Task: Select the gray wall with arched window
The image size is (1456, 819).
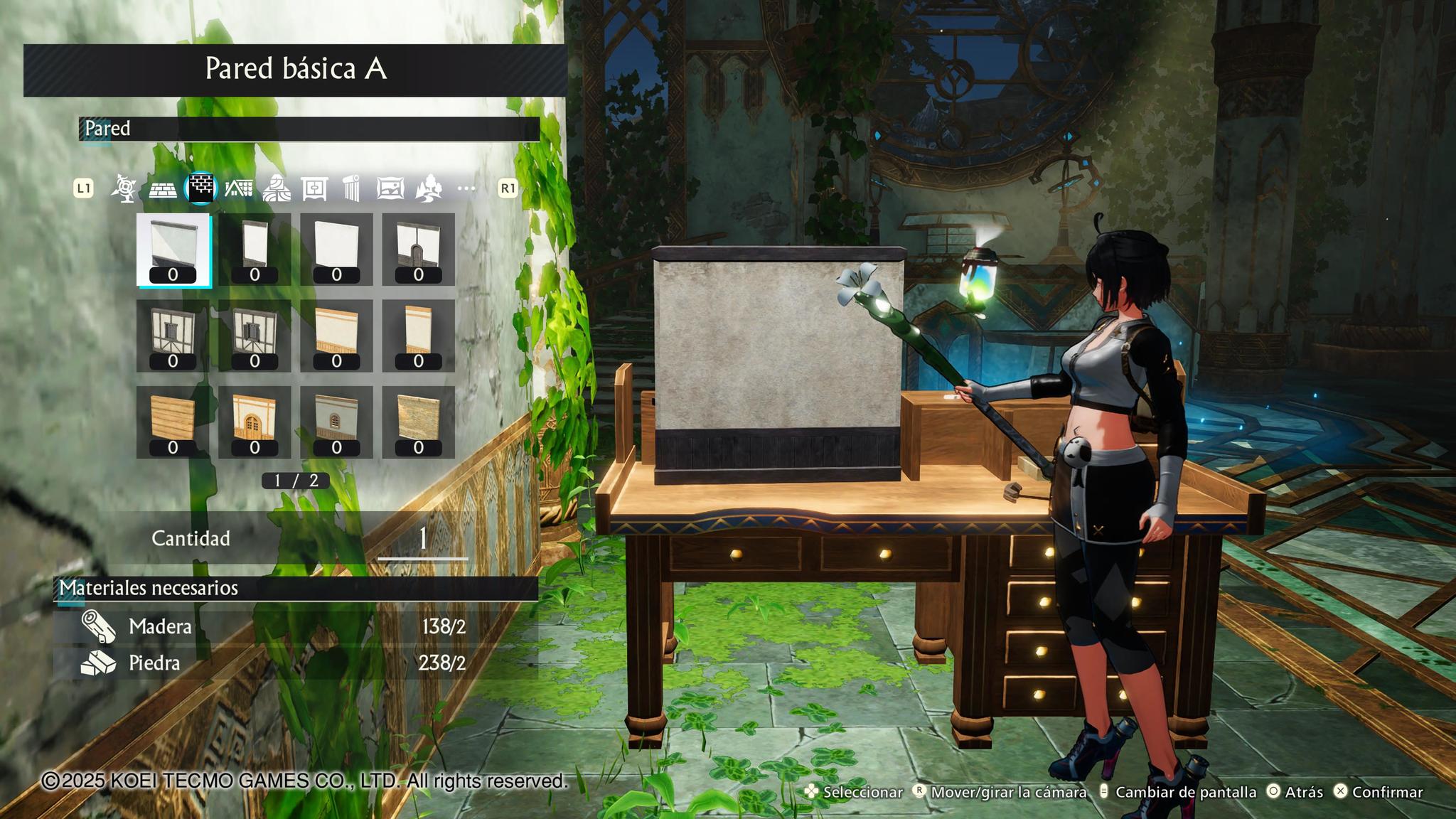Action: point(336,422)
